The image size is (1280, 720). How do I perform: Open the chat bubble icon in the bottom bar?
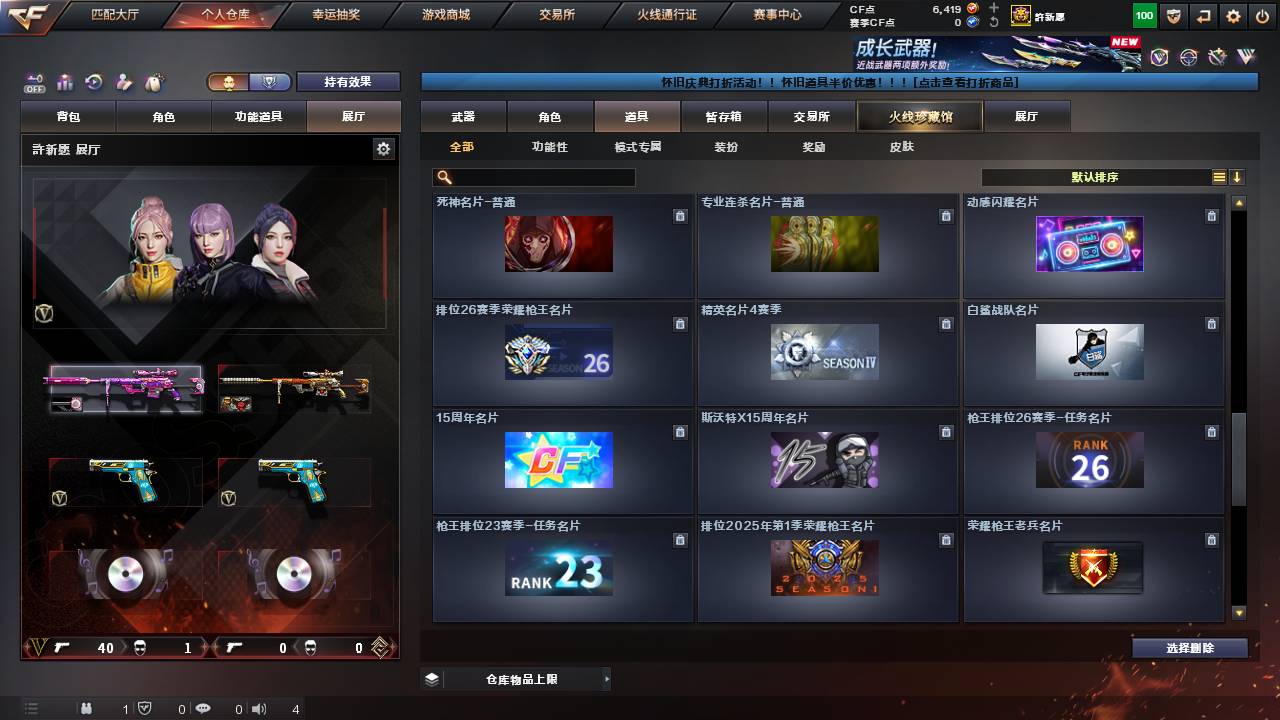pos(204,710)
